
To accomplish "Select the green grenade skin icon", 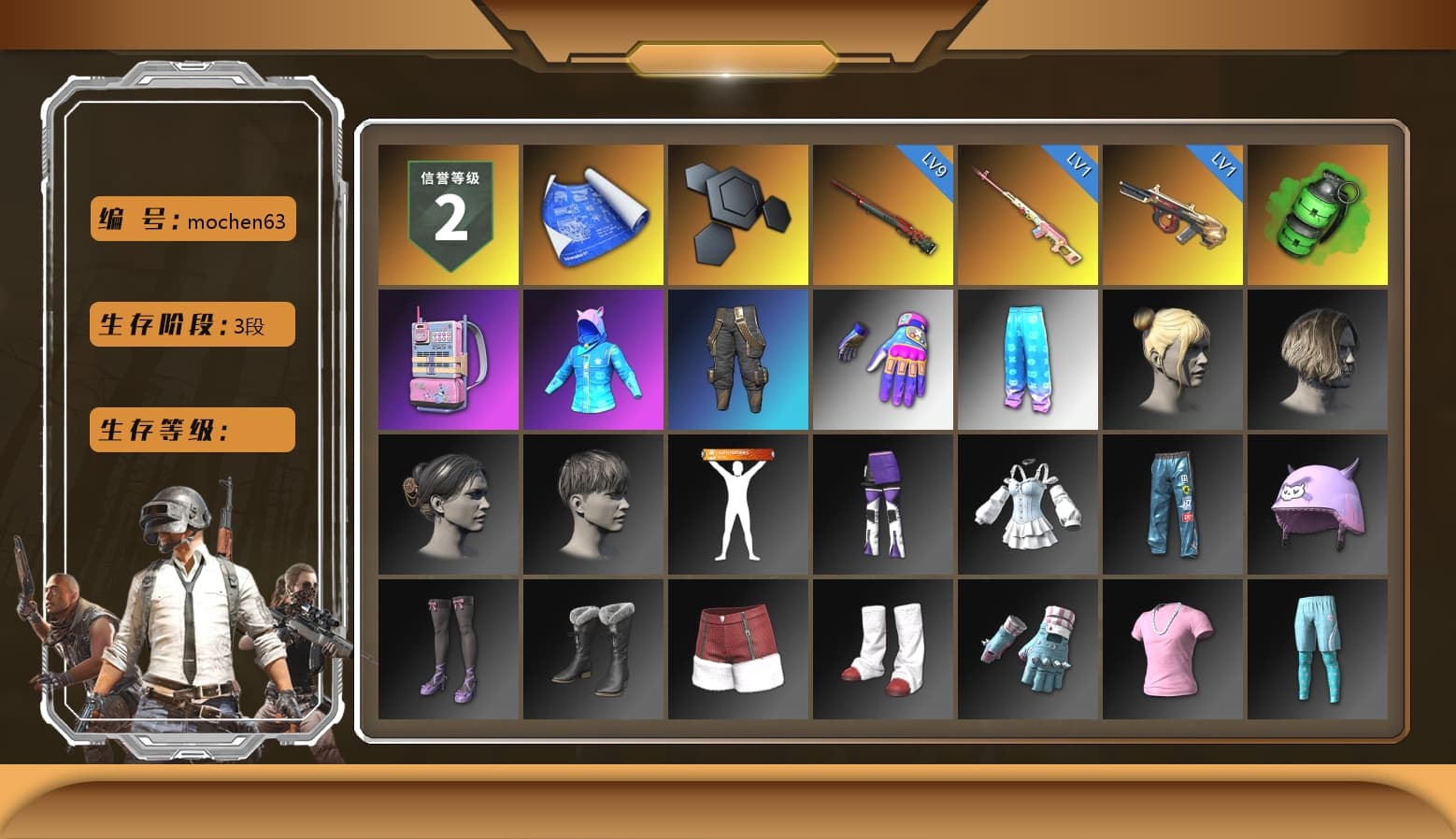I will pyautogui.click(x=1318, y=212).
